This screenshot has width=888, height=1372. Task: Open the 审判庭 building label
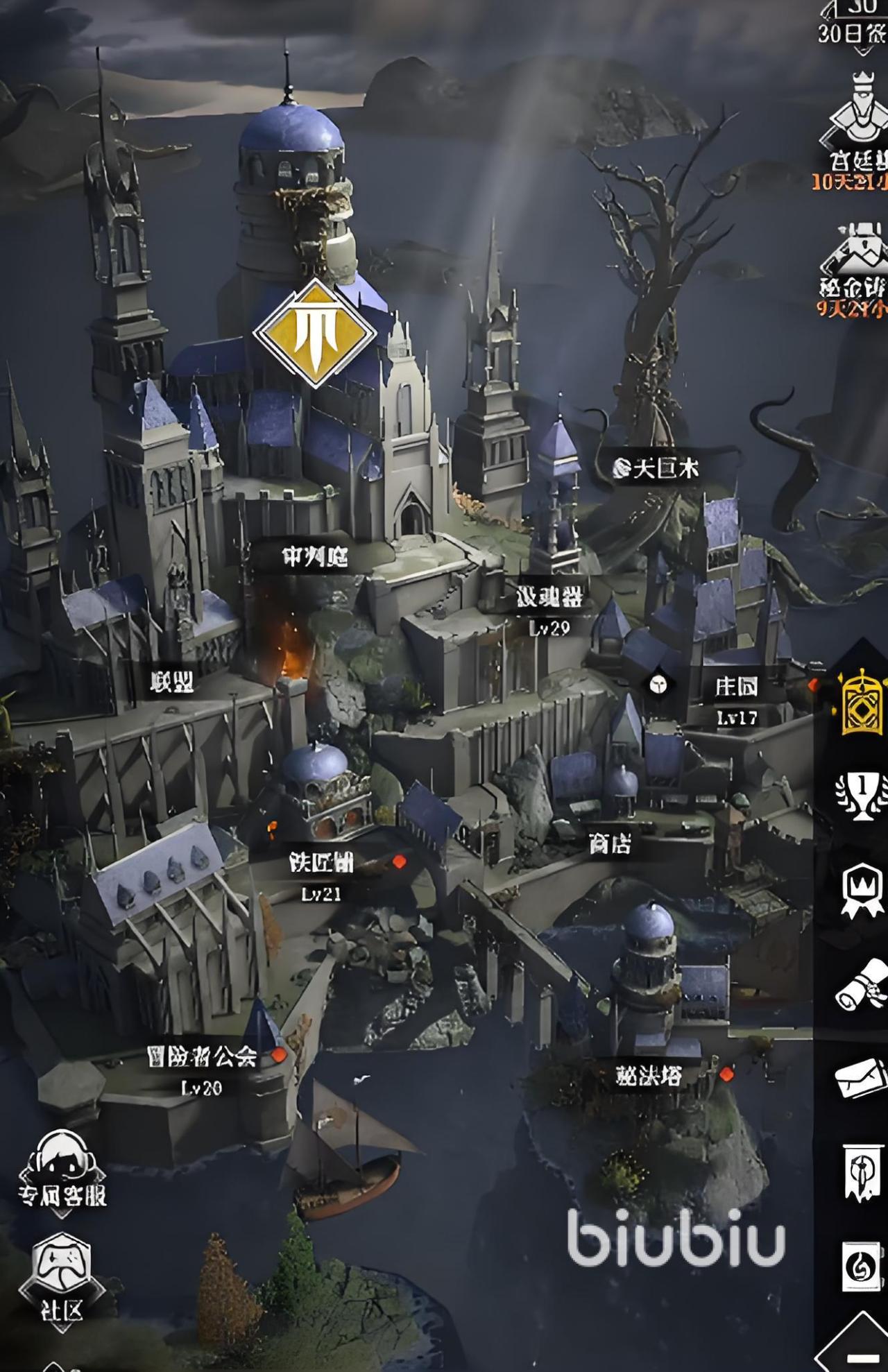pos(314,556)
